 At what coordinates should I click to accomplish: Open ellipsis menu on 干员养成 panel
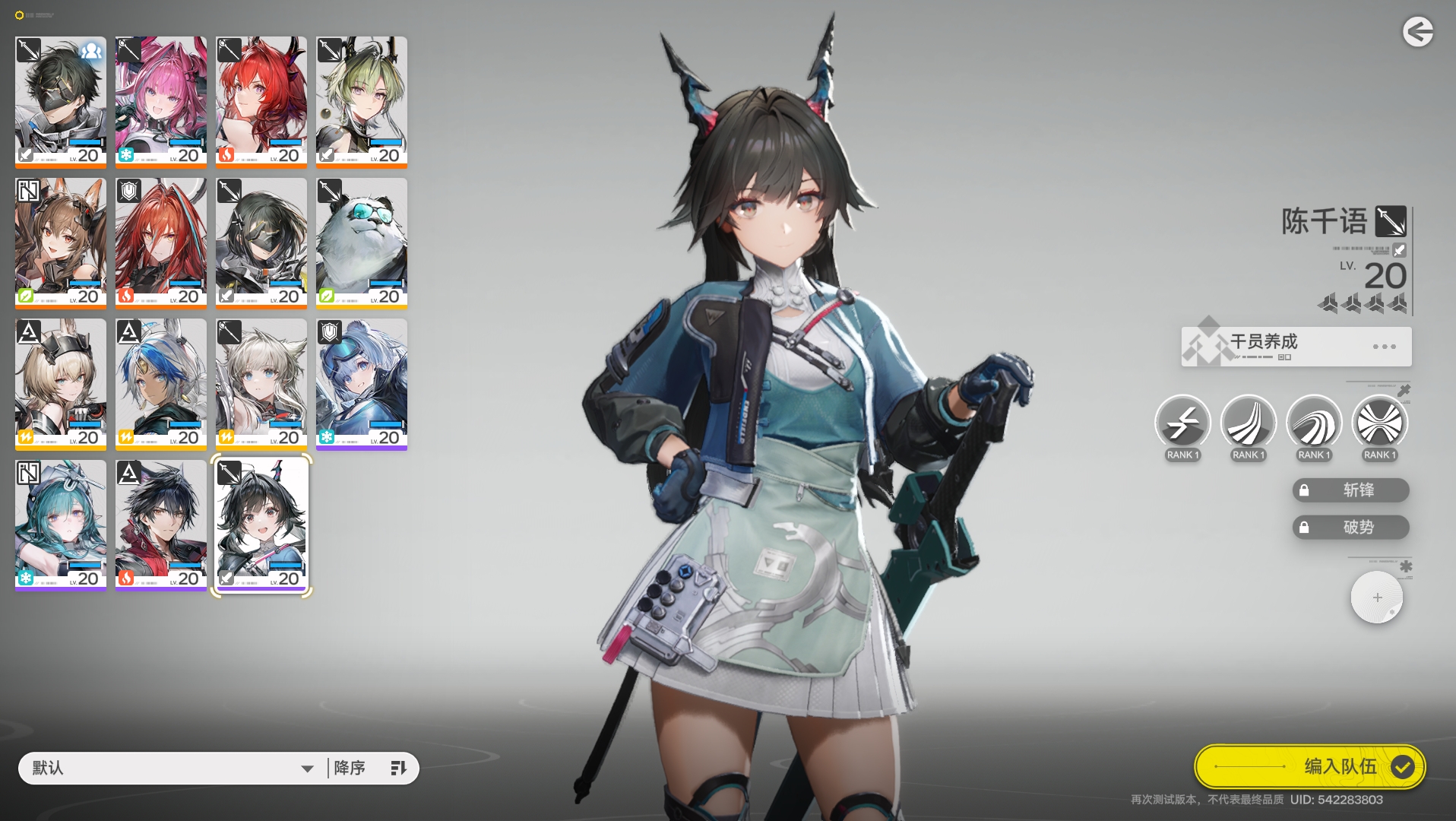pyautogui.click(x=1382, y=346)
